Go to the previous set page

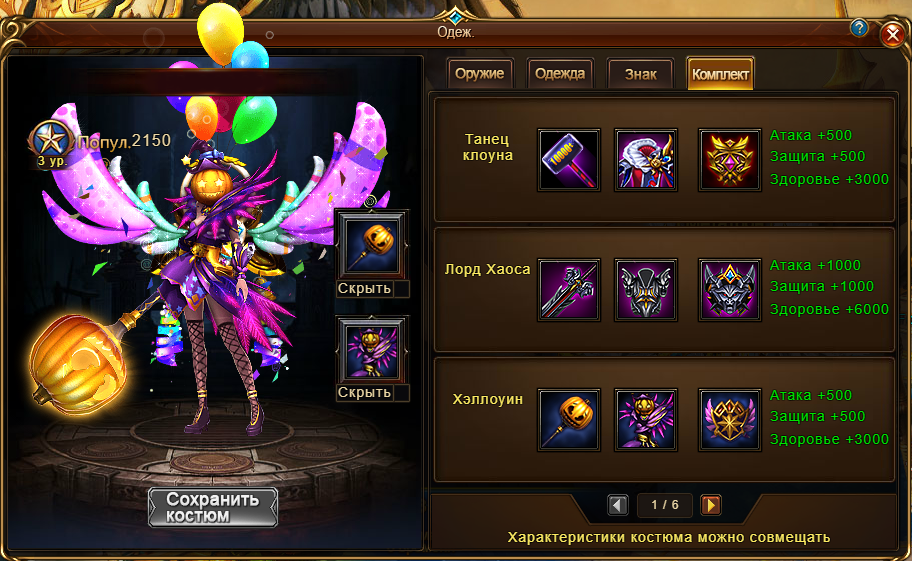[619, 505]
